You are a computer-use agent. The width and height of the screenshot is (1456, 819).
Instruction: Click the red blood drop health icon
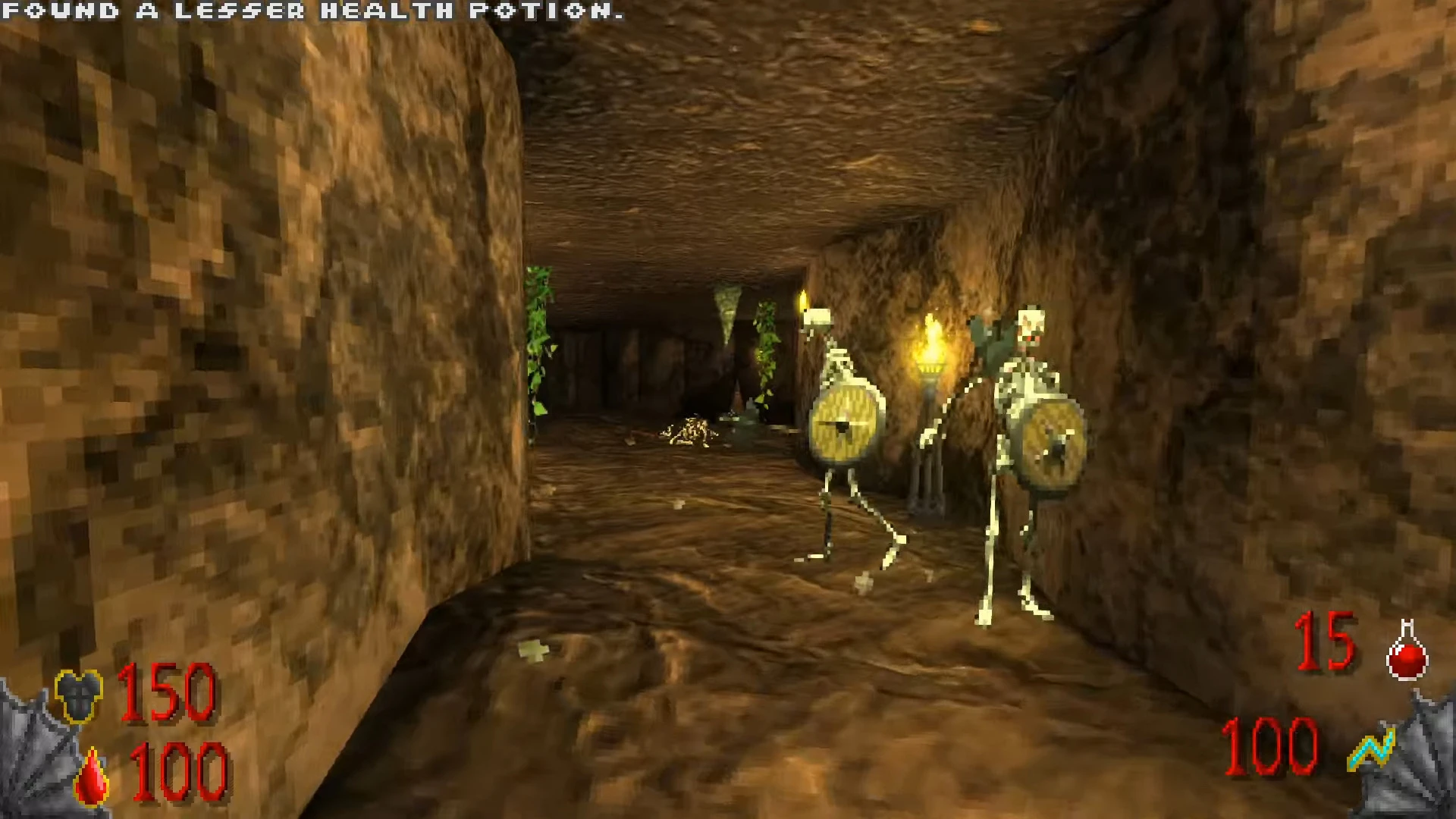pyautogui.click(x=94, y=776)
